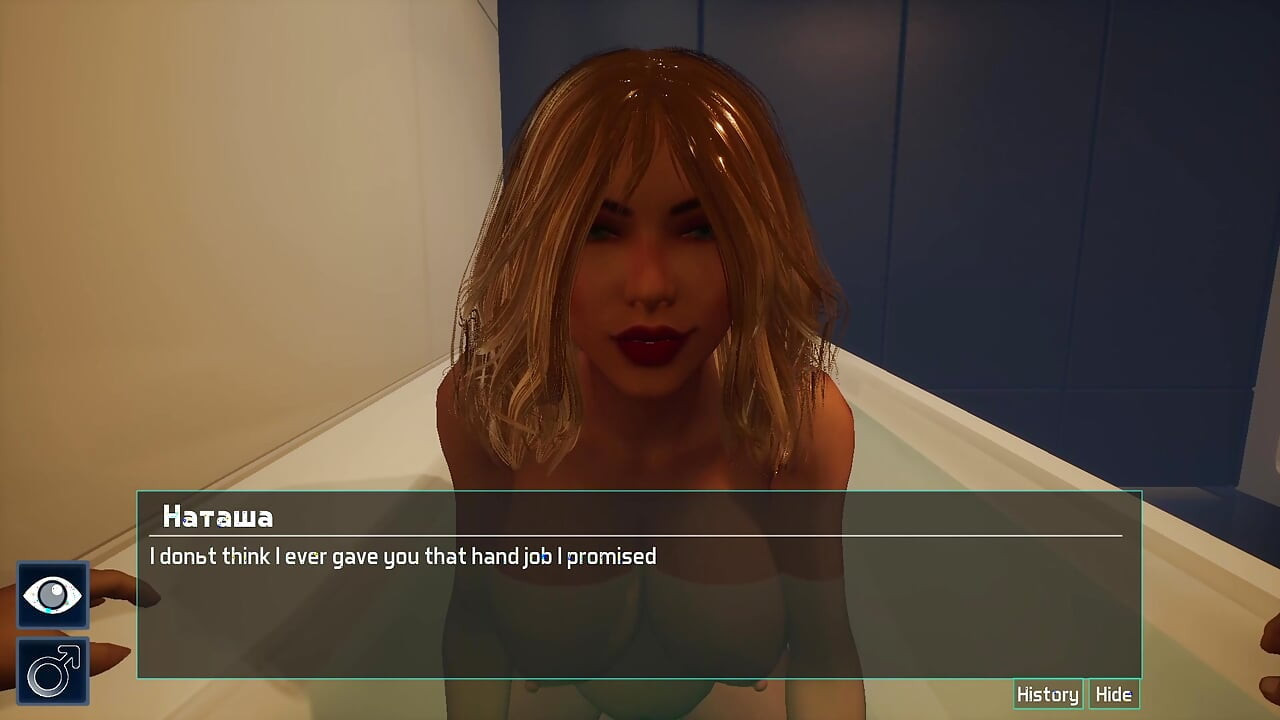Click the speaker name Наташа
This screenshot has width=1280, height=720.
[x=216, y=517]
